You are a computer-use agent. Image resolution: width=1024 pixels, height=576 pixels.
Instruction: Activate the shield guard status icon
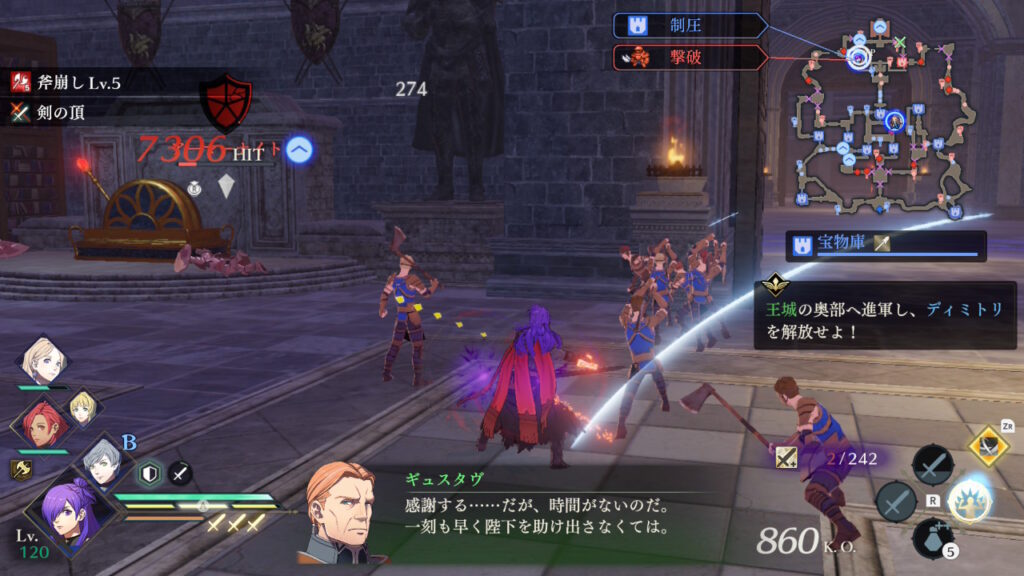[x=149, y=473]
